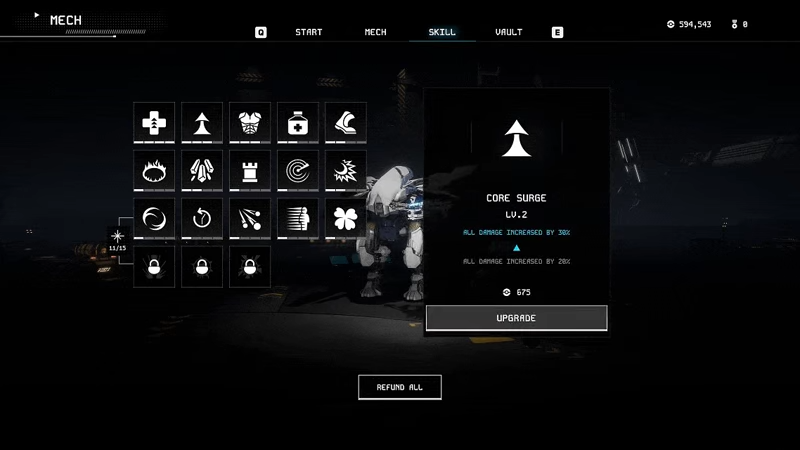800x450 pixels.
Task: Choose the crescent burst skill icon
Action: pyautogui.click(x=346, y=171)
